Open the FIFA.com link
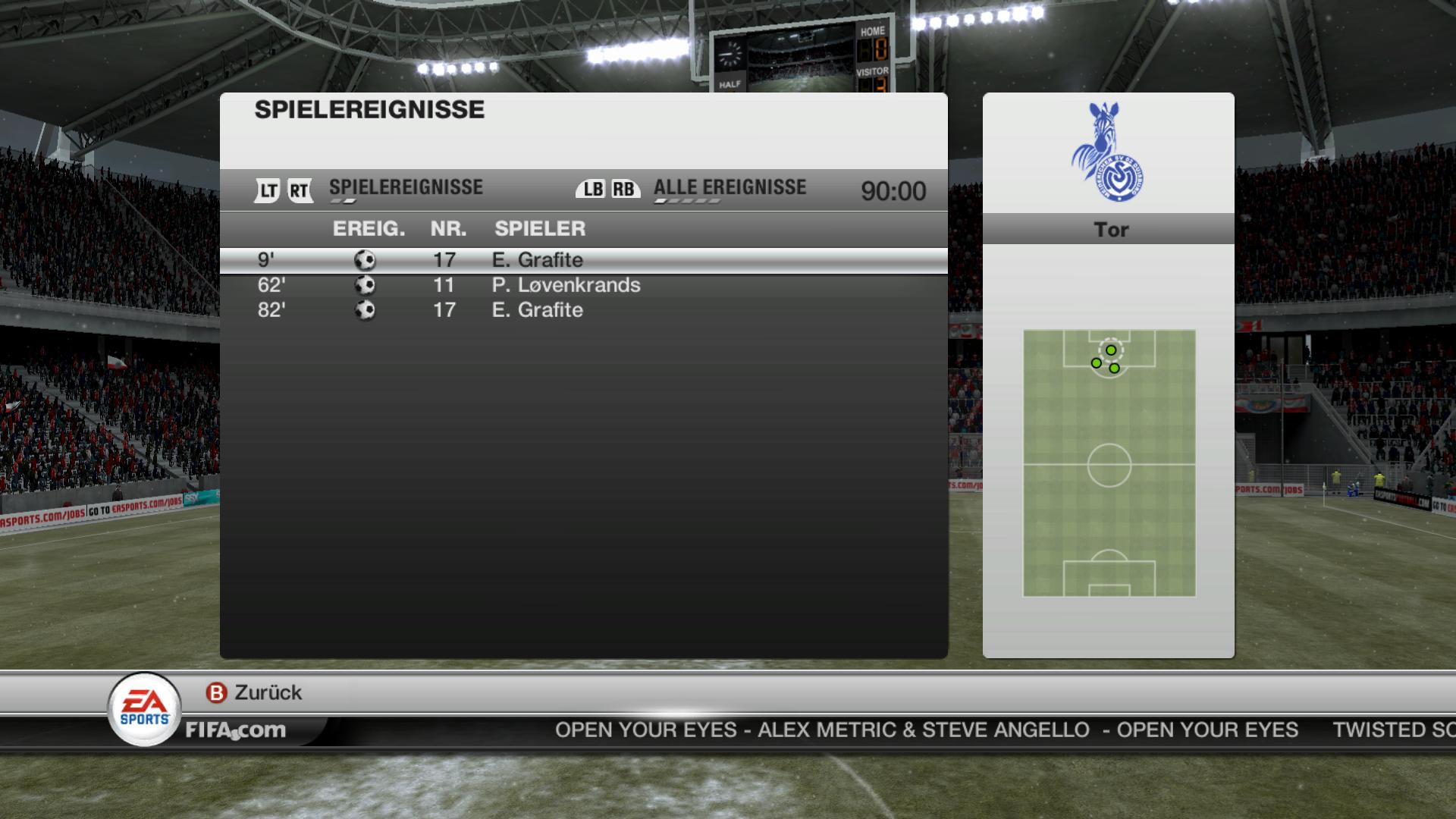The height and width of the screenshot is (819, 1456). 236,730
